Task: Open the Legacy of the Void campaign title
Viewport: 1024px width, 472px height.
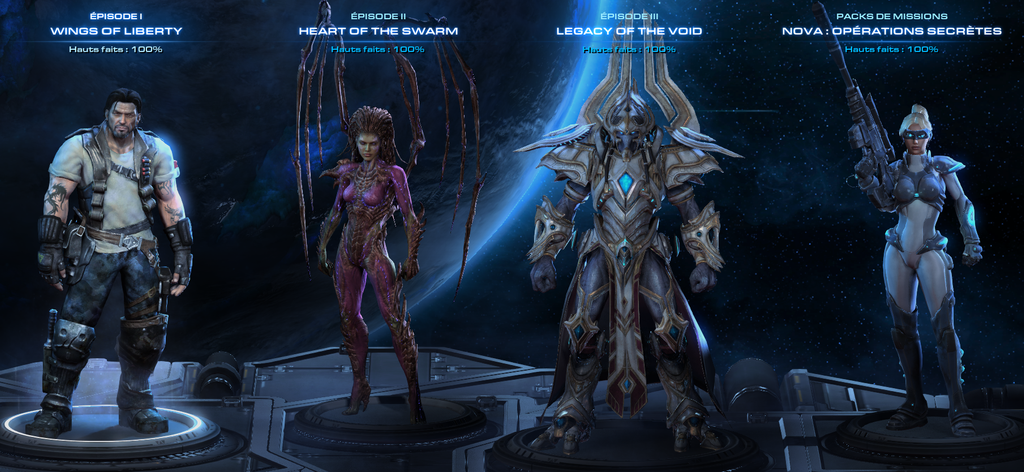Action: (x=629, y=31)
